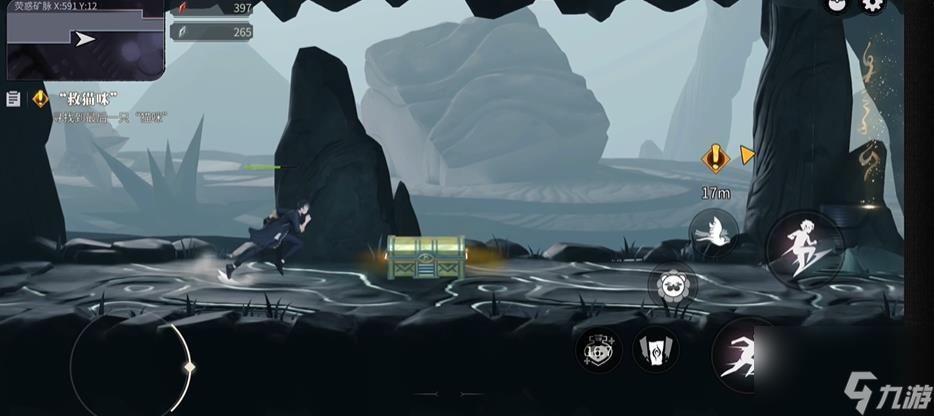Select the "救猫咪" quest tracker entry

[89, 98]
